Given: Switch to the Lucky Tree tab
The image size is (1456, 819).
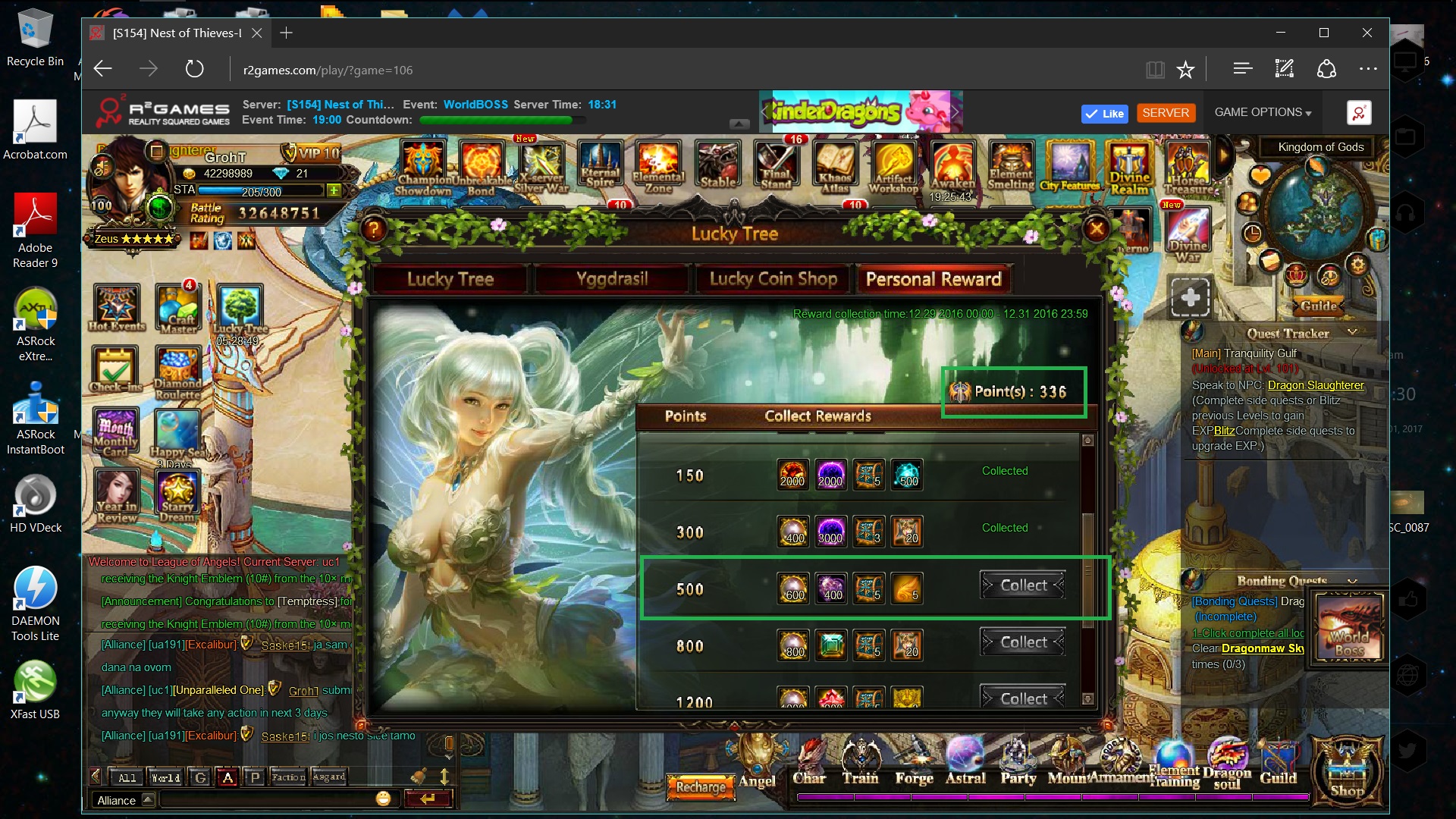Looking at the screenshot, I should [450, 279].
